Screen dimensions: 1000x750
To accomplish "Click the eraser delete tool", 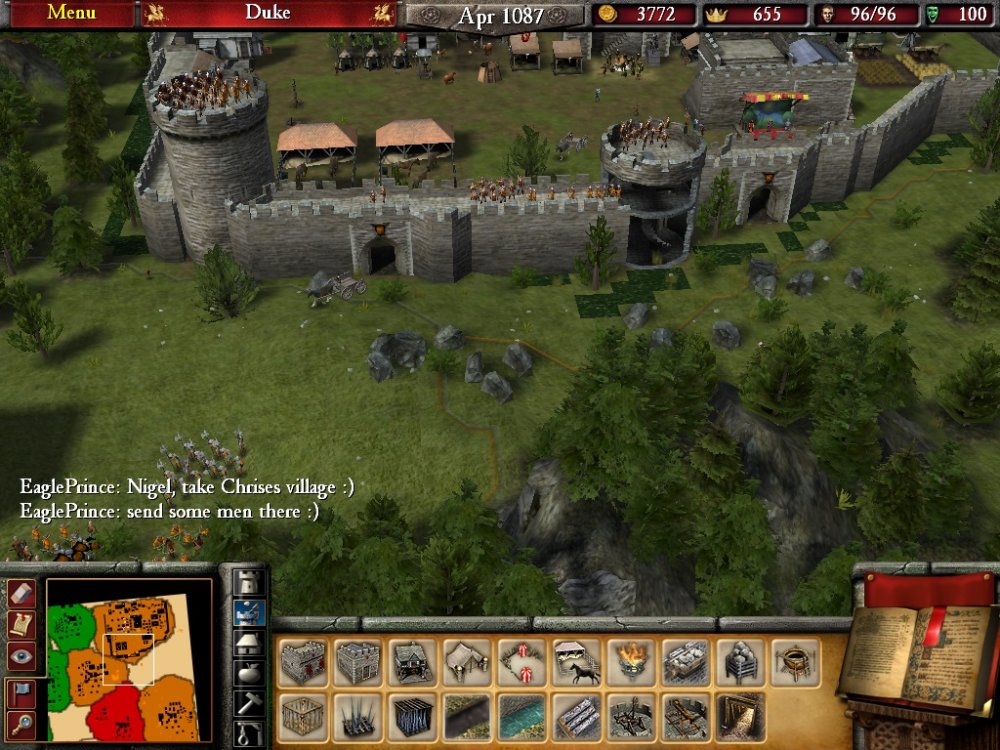I will pyautogui.click(x=21, y=594).
